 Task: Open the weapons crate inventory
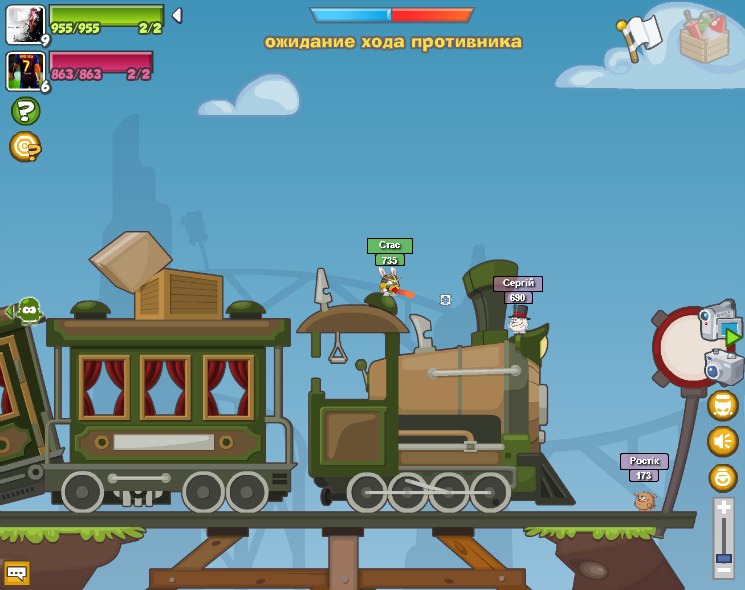click(x=704, y=37)
